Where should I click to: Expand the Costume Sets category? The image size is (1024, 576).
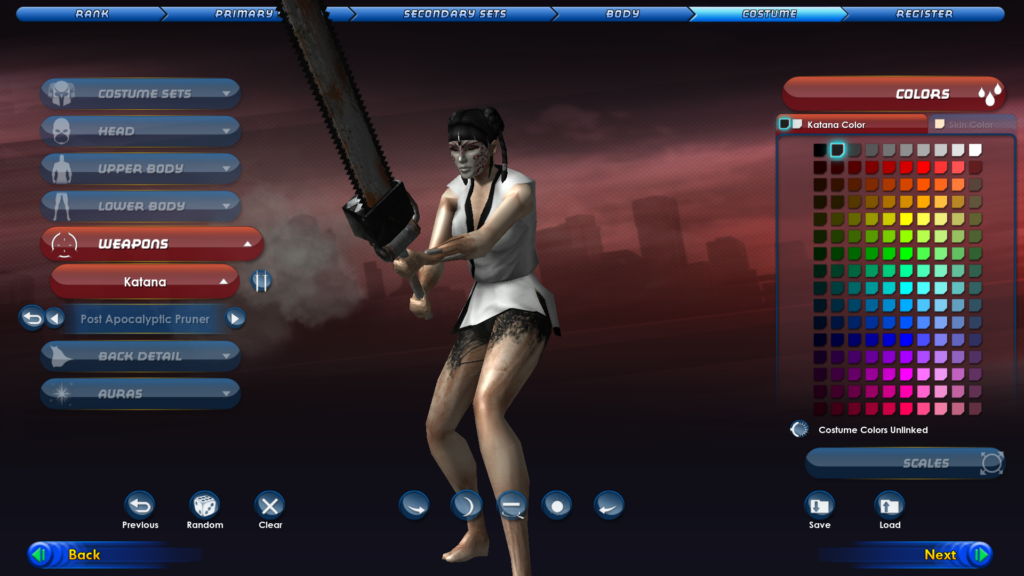pyautogui.click(x=141, y=94)
